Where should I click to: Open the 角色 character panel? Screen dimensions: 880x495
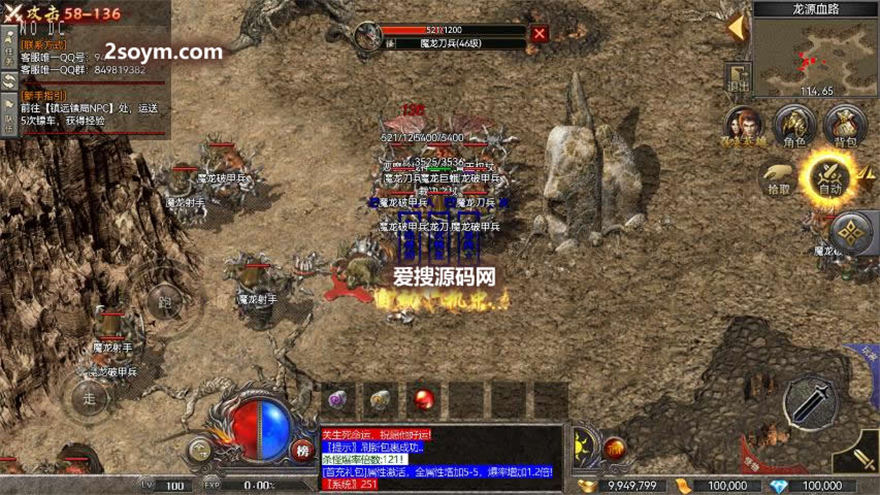click(x=795, y=126)
